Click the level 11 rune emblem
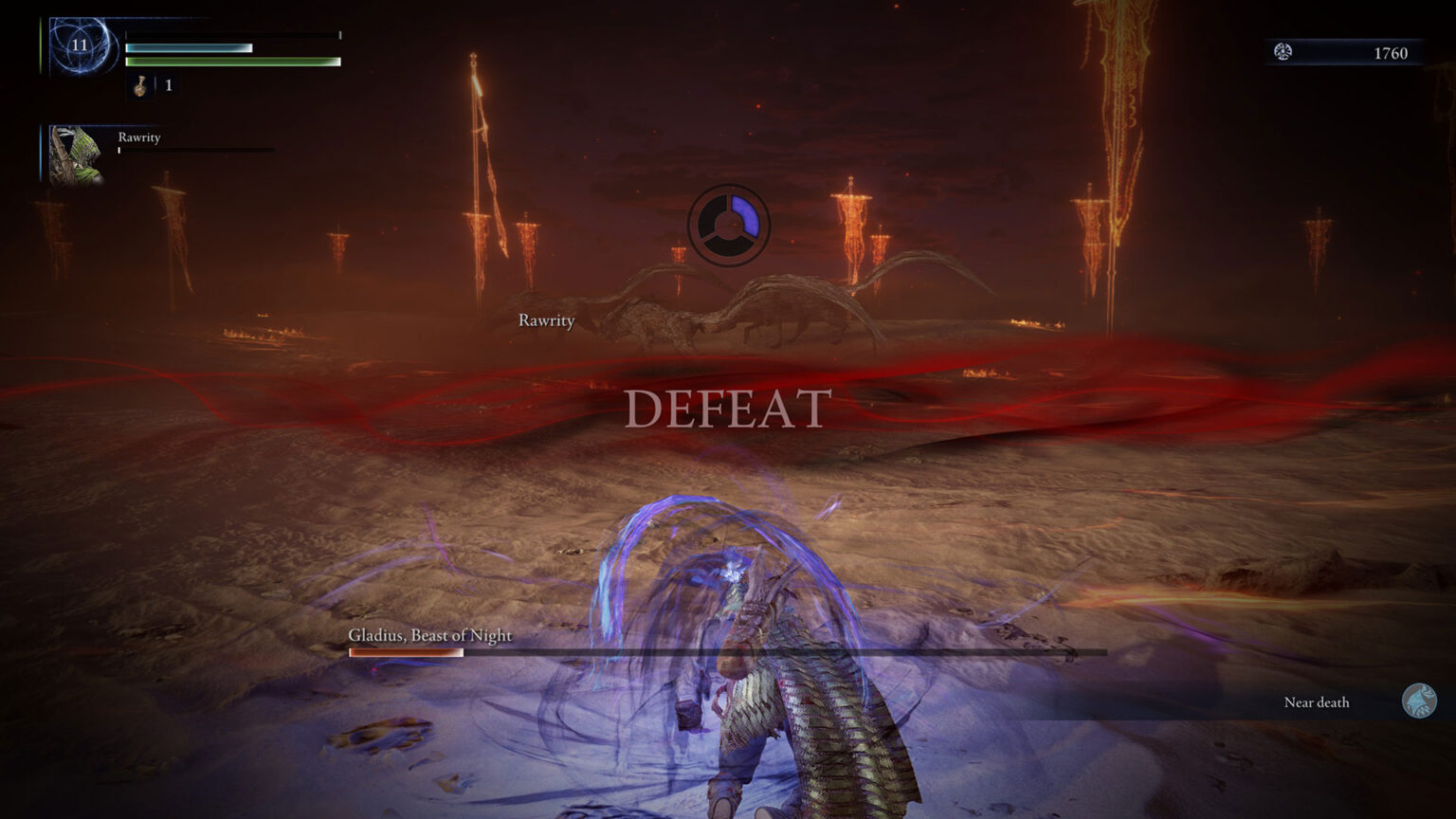The height and width of the screenshot is (819, 1456). pos(79,44)
